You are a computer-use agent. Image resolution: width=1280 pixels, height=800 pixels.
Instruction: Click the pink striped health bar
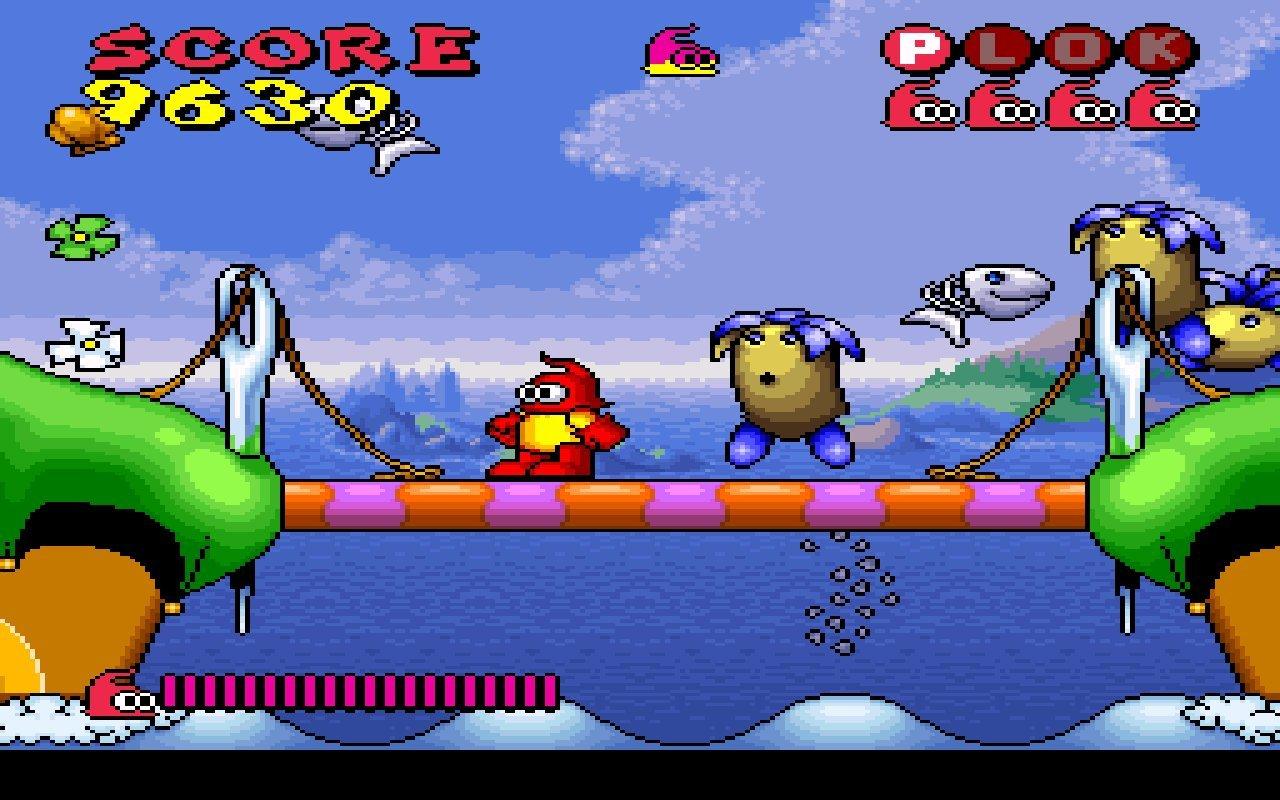coord(360,690)
